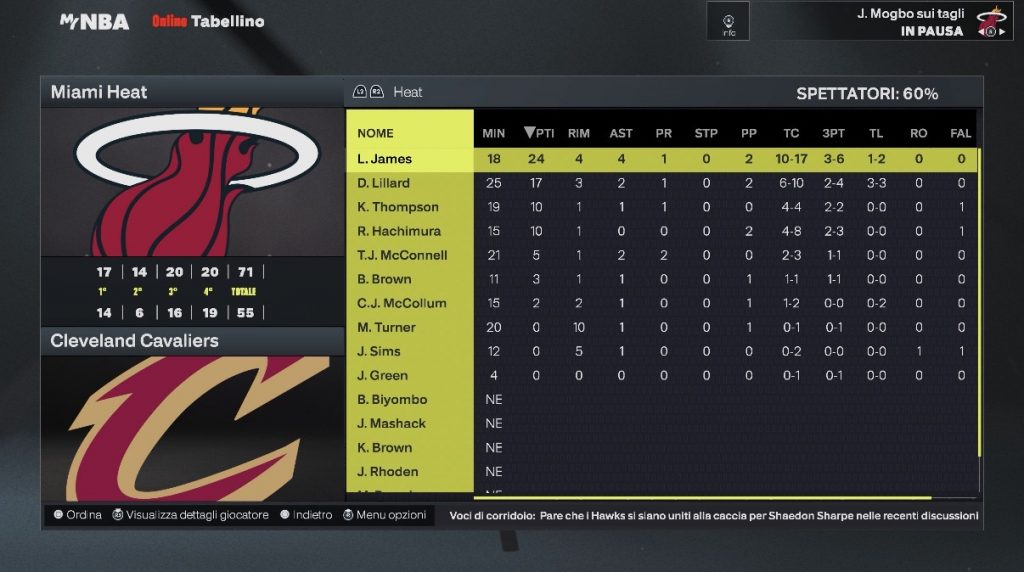Image resolution: width=1024 pixels, height=572 pixels.
Task: Sort by AST column header
Action: pos(621,133)
